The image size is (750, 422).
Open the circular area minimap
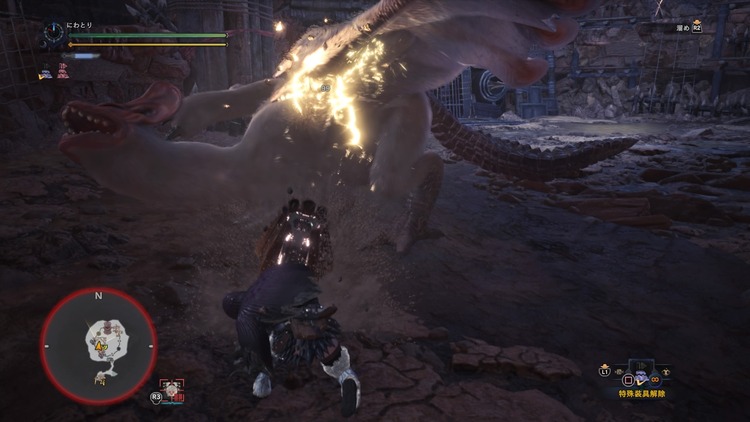(x=98, y=346)
